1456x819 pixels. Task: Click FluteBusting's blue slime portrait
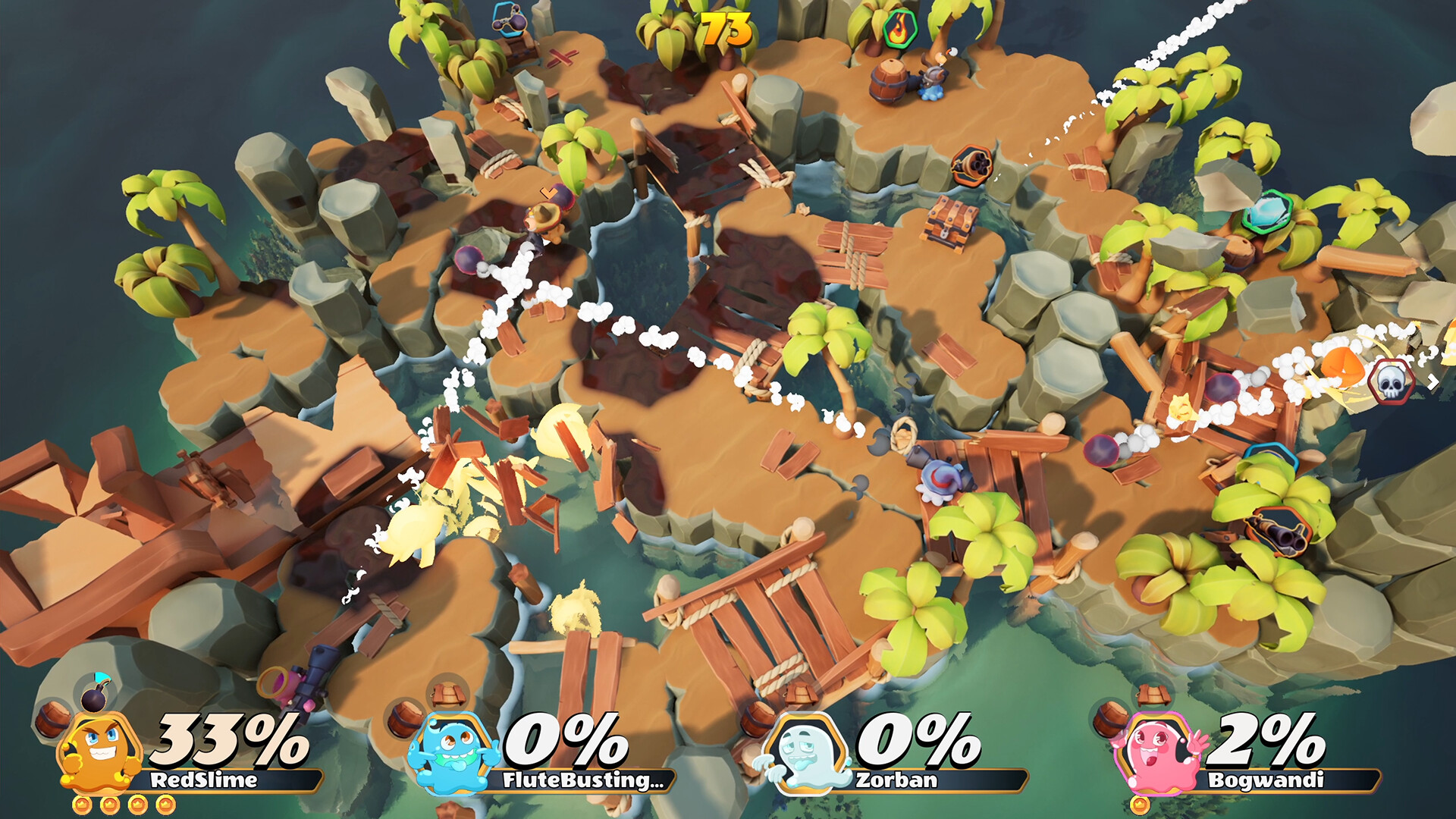(x=453, y=752)
